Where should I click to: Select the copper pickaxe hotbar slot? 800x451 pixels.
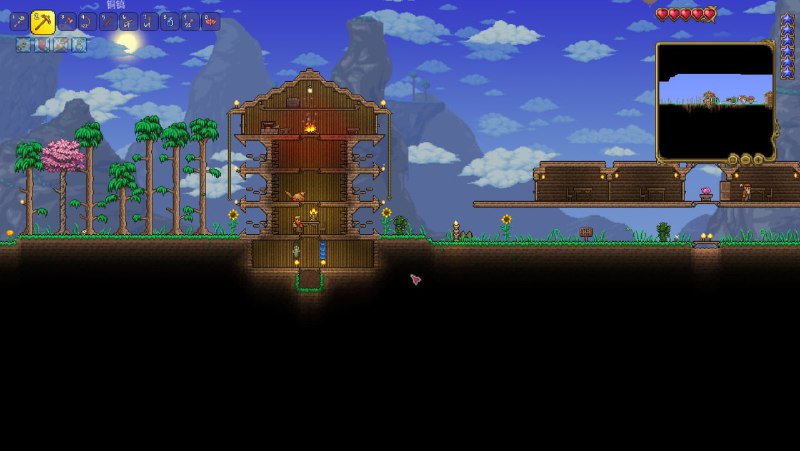pos(43,22)
